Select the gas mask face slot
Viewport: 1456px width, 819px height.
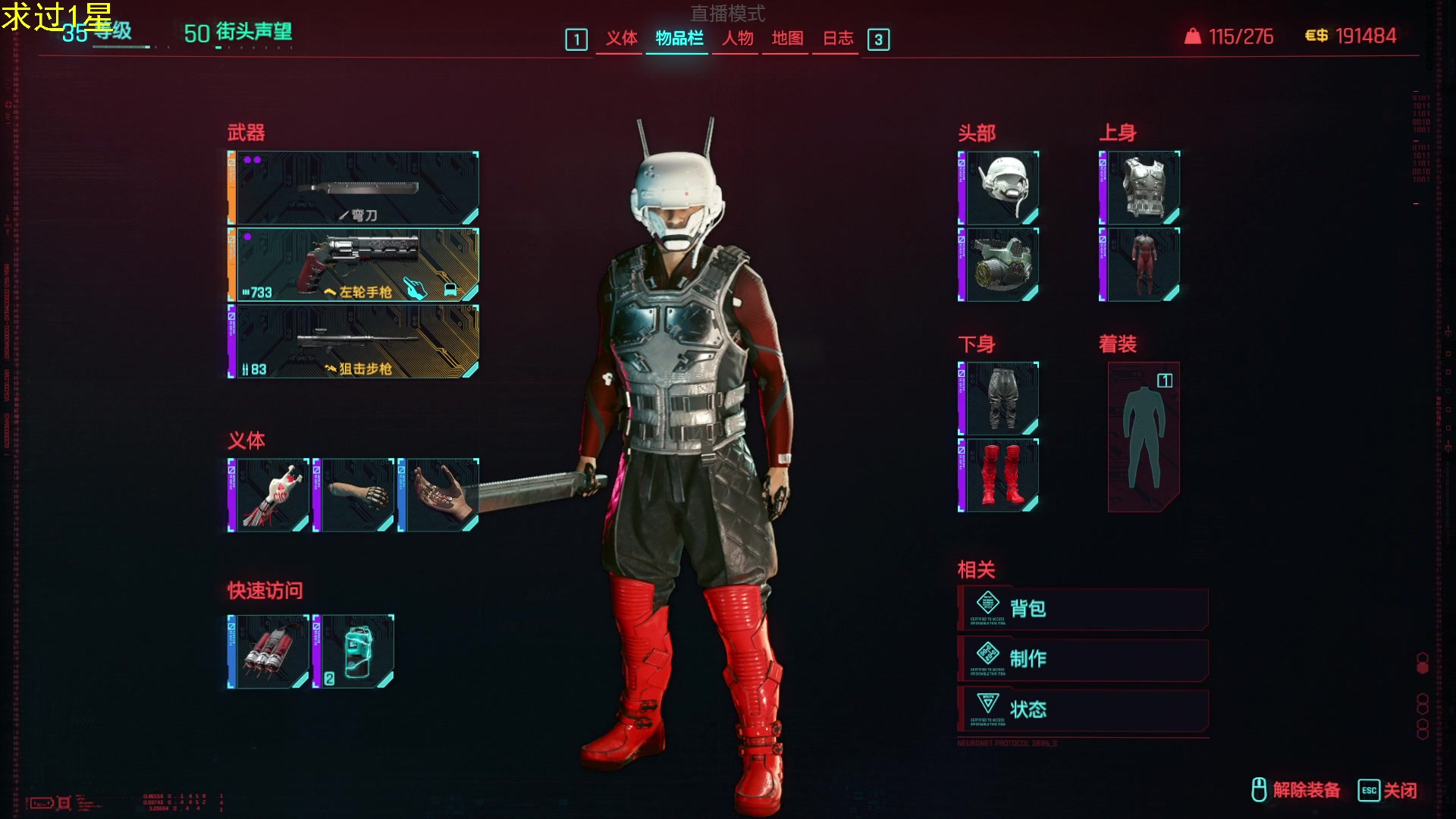[999, 265]
